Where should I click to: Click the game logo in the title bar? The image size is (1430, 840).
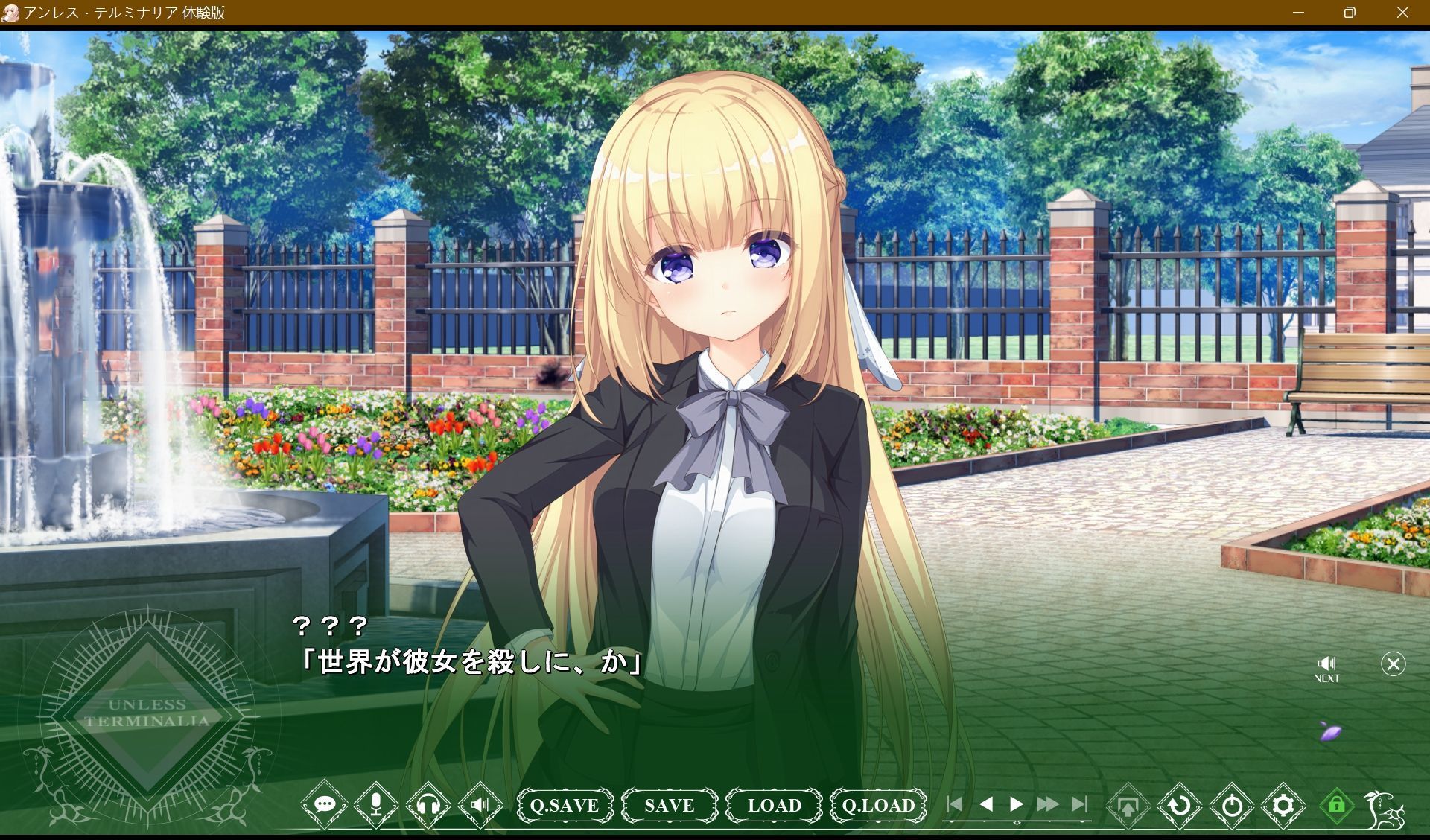(x=10, y=12)
